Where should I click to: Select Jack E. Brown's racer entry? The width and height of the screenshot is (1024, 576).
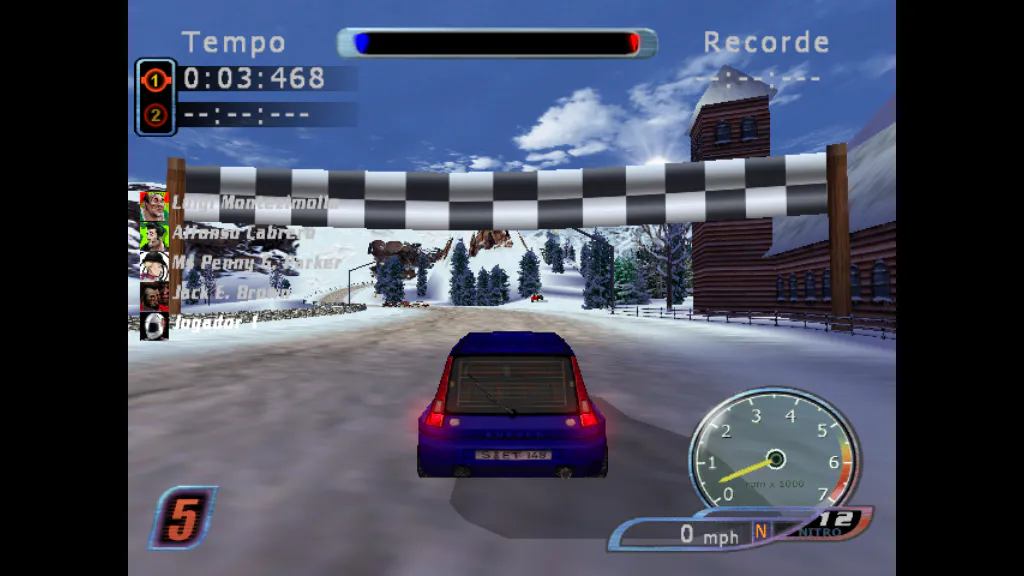click(220, 294)
